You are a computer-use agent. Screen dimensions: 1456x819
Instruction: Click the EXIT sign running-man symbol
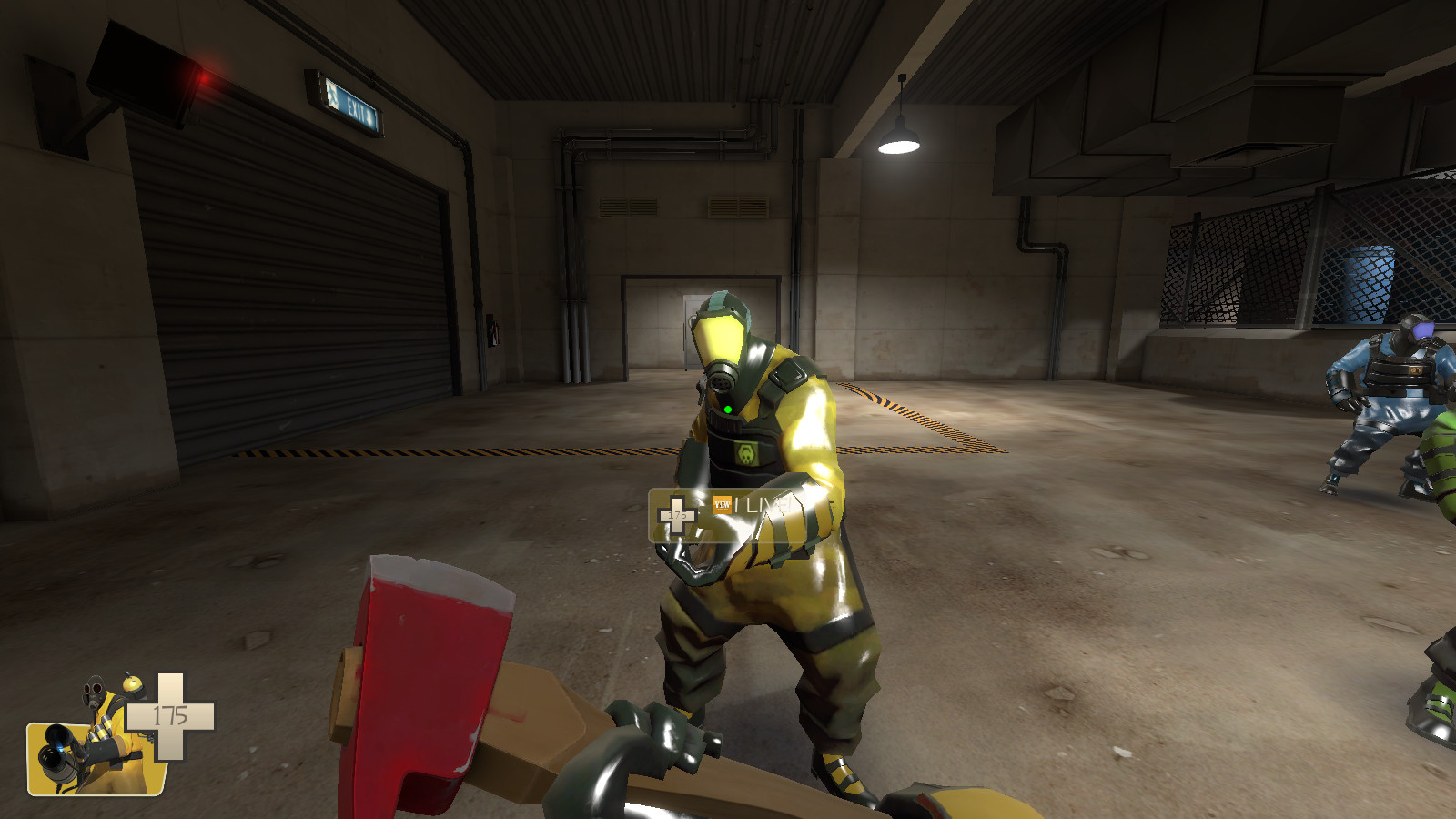click(332, 95)
